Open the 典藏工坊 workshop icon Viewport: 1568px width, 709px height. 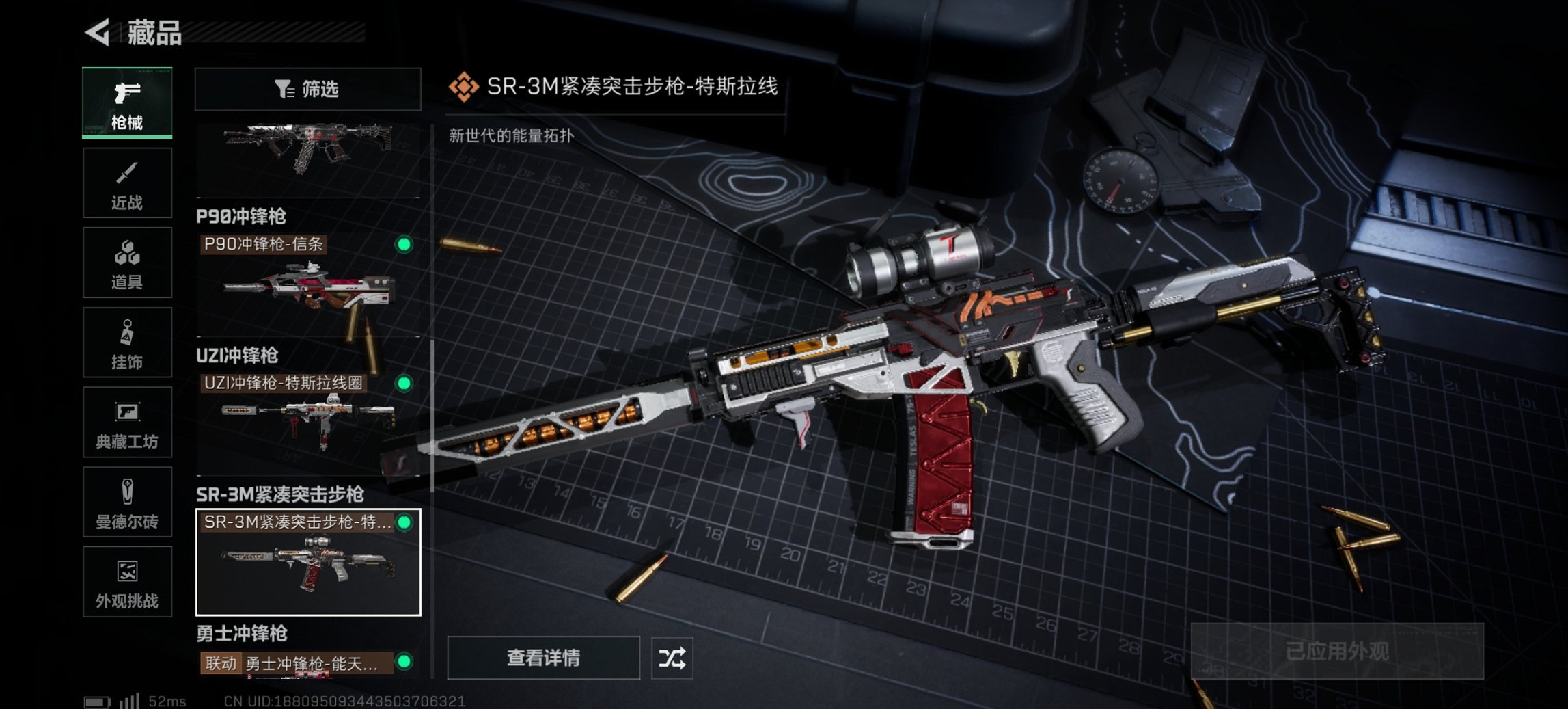pos(127,423)
